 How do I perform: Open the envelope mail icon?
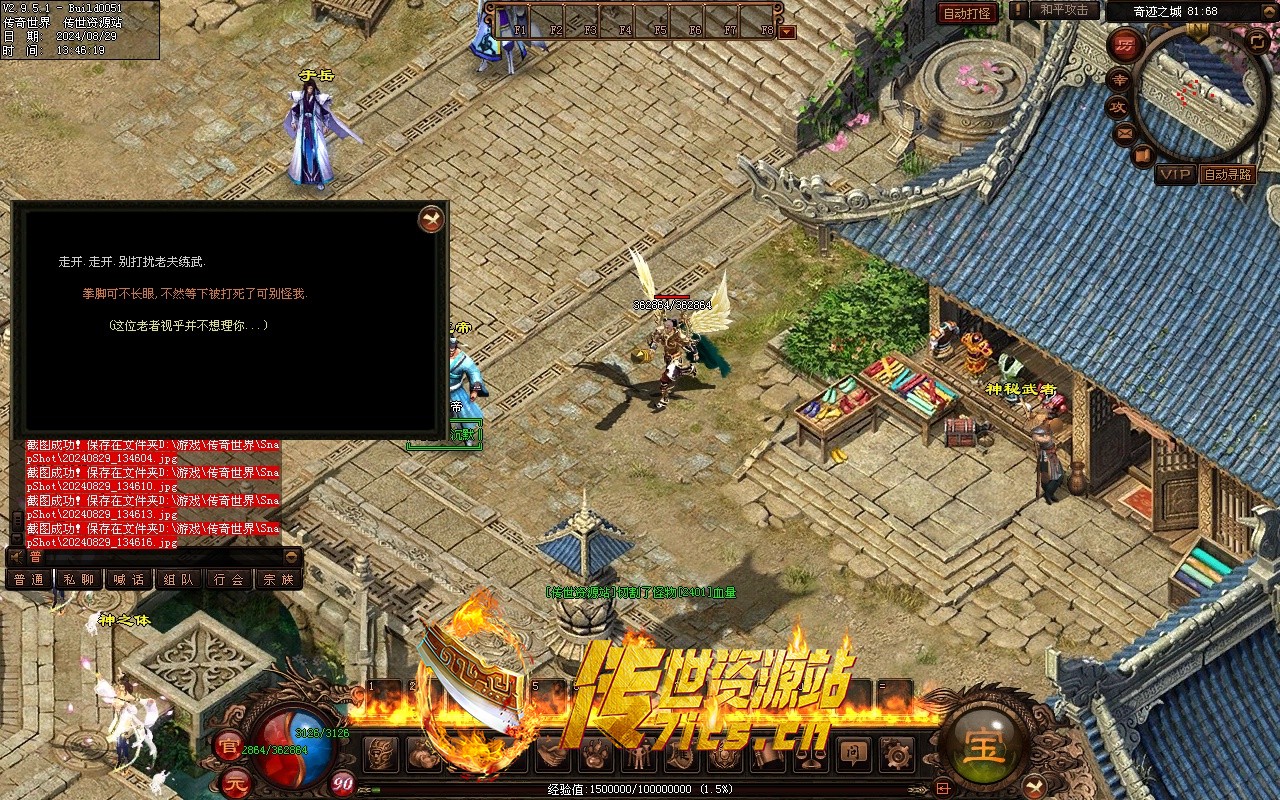pos(1125,132)
